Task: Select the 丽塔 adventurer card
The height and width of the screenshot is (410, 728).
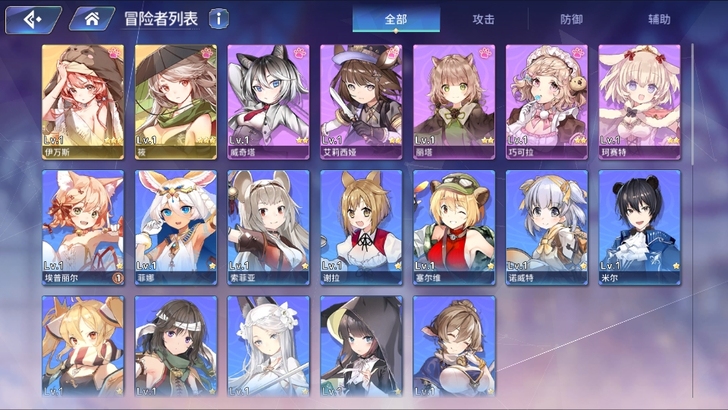Action: tap(454, 101)
